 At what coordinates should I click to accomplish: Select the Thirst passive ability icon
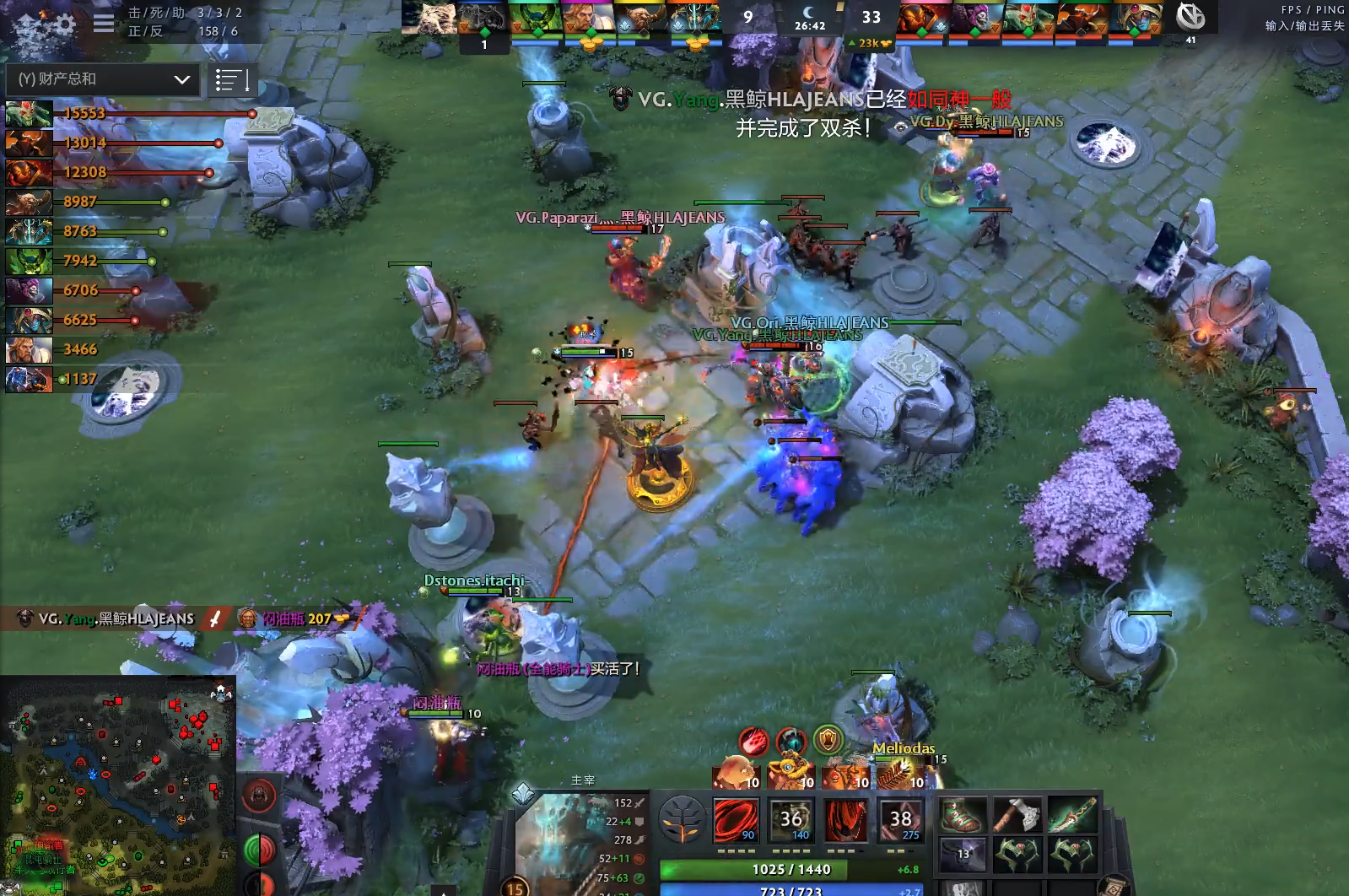[845, 819]
